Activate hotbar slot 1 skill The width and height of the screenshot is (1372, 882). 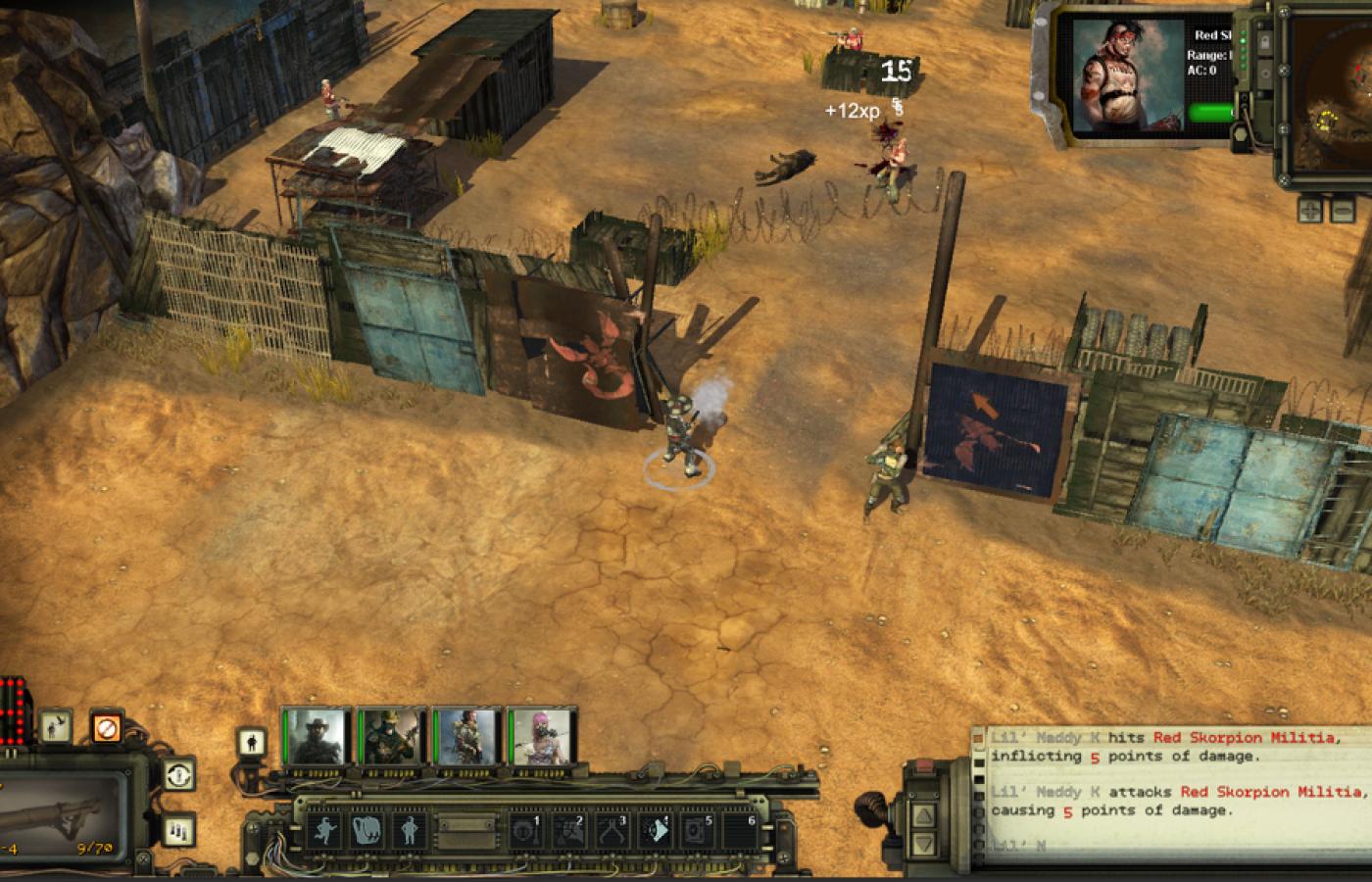(525, 831)
